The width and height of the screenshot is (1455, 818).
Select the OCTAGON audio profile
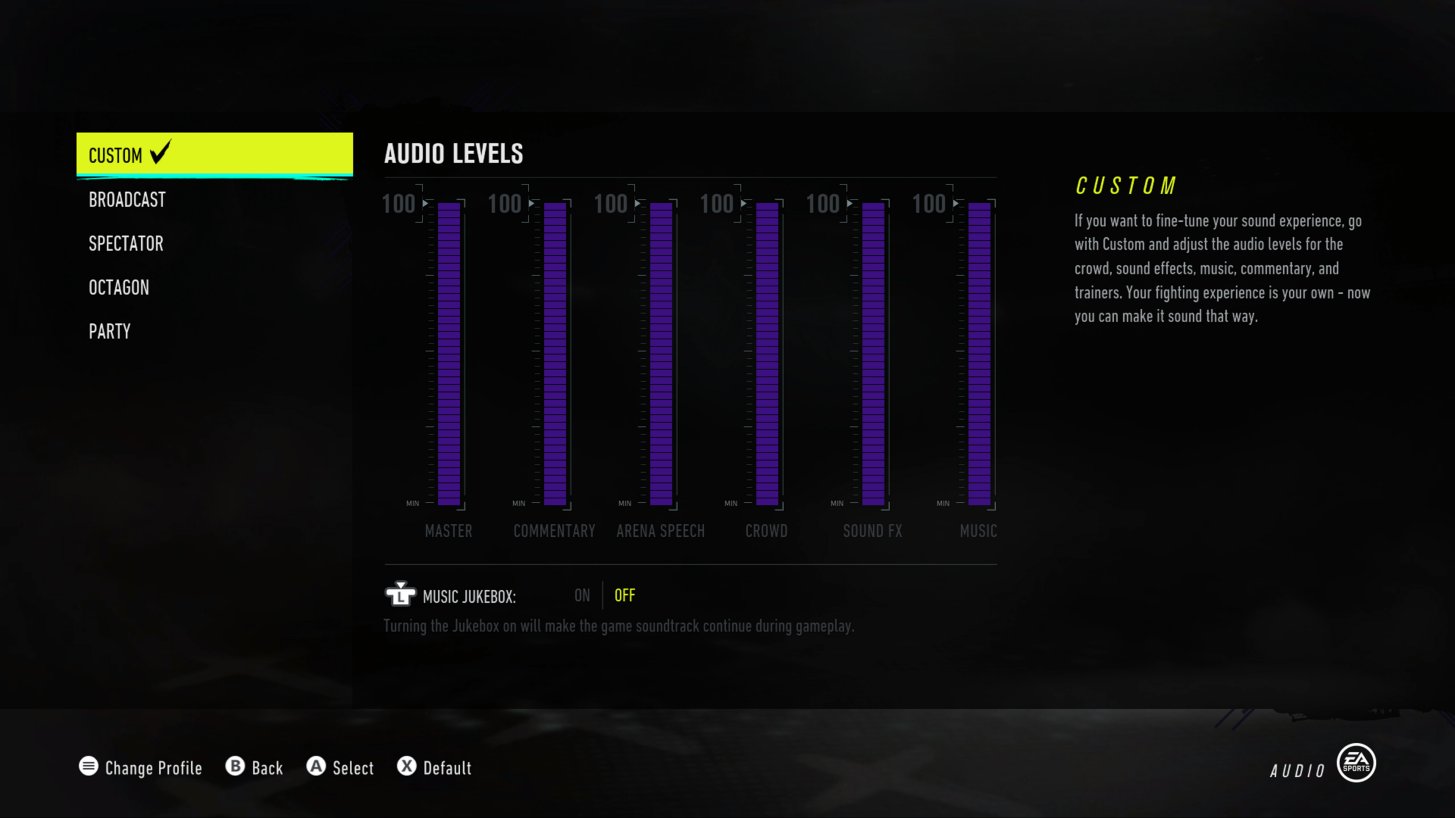[x=119, y=287]
